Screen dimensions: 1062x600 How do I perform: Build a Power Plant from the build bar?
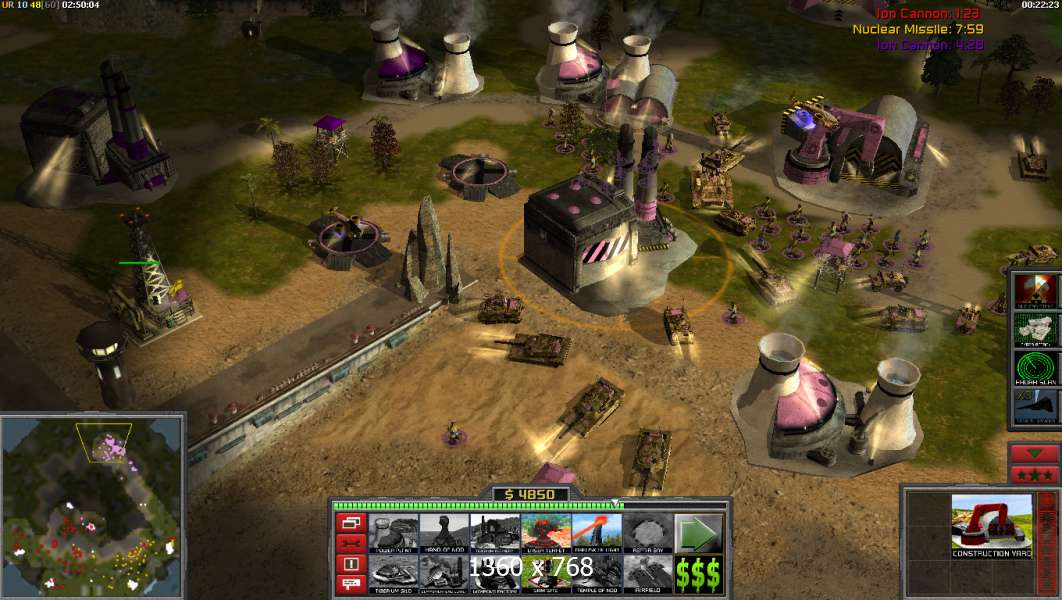[393, 531]
